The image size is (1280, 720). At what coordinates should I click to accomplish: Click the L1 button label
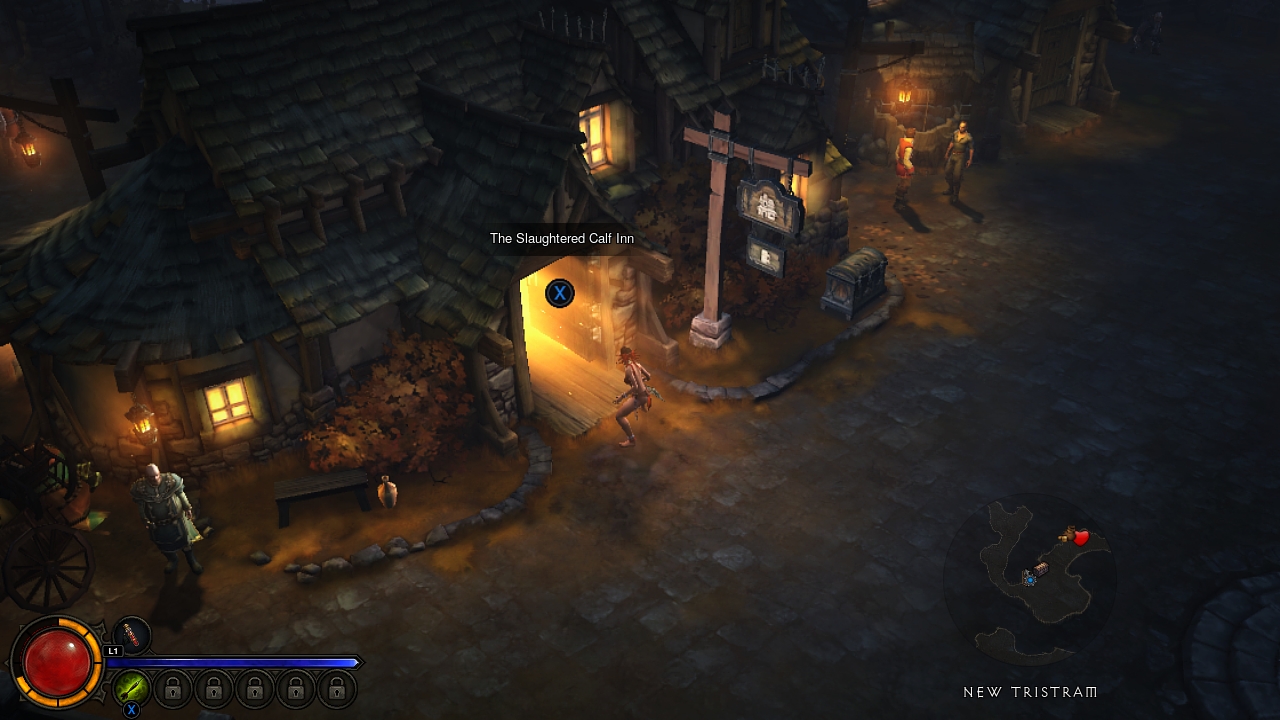113,649
